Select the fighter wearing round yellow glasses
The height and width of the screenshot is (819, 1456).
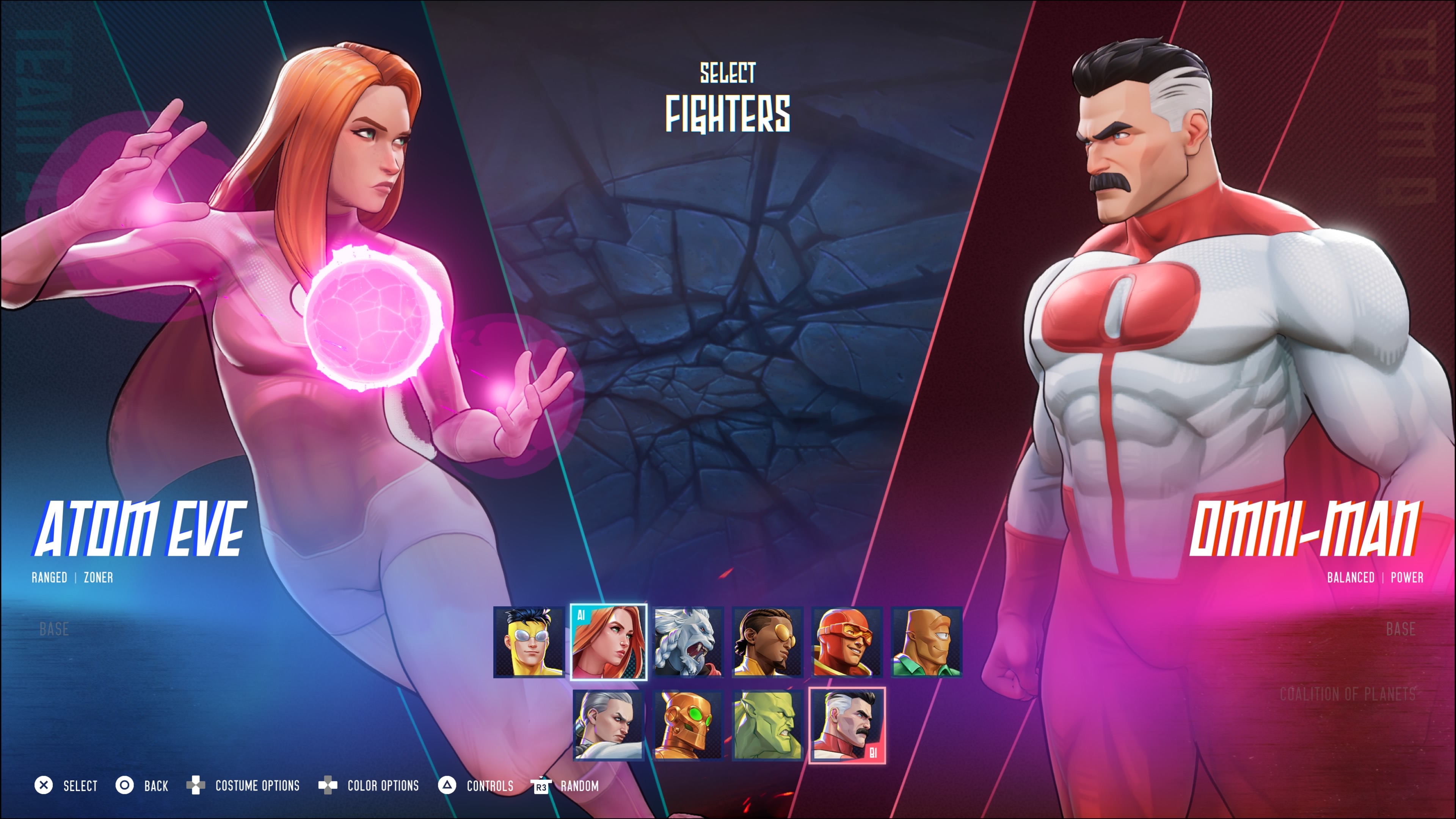[x=767, y=642]
